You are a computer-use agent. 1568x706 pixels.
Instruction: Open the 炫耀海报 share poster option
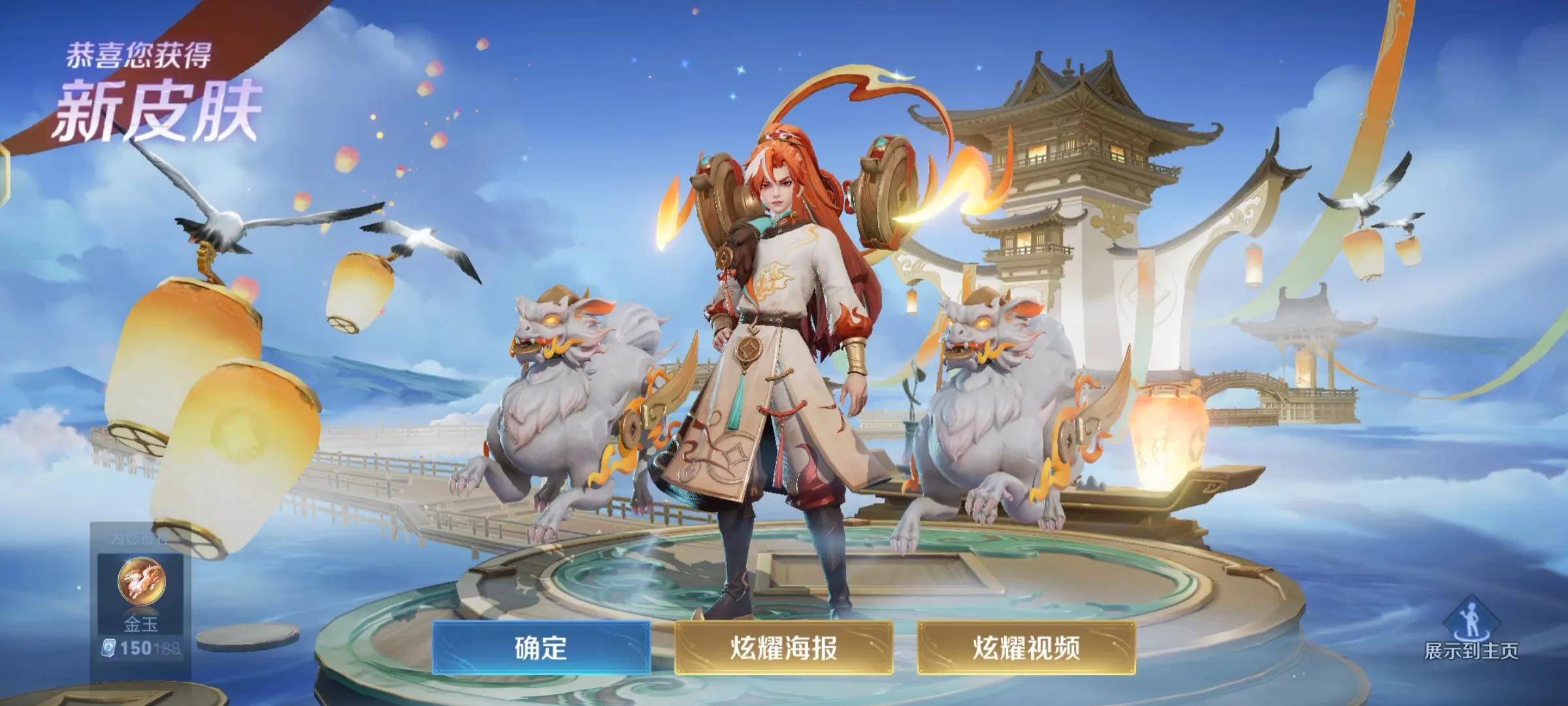point(783,648)
